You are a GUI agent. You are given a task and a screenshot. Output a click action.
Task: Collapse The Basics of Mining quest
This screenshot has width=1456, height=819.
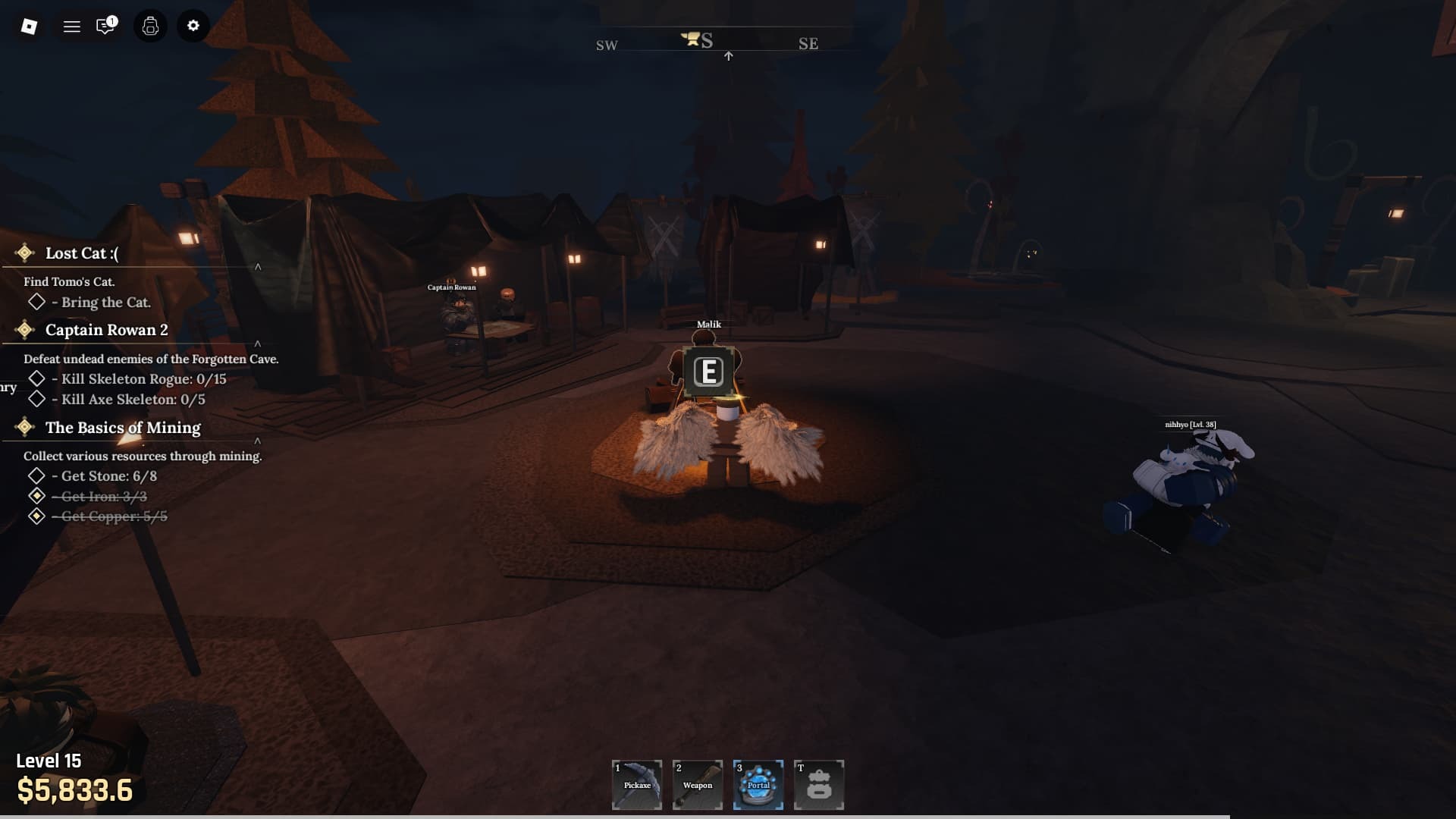tap(258, 441)
